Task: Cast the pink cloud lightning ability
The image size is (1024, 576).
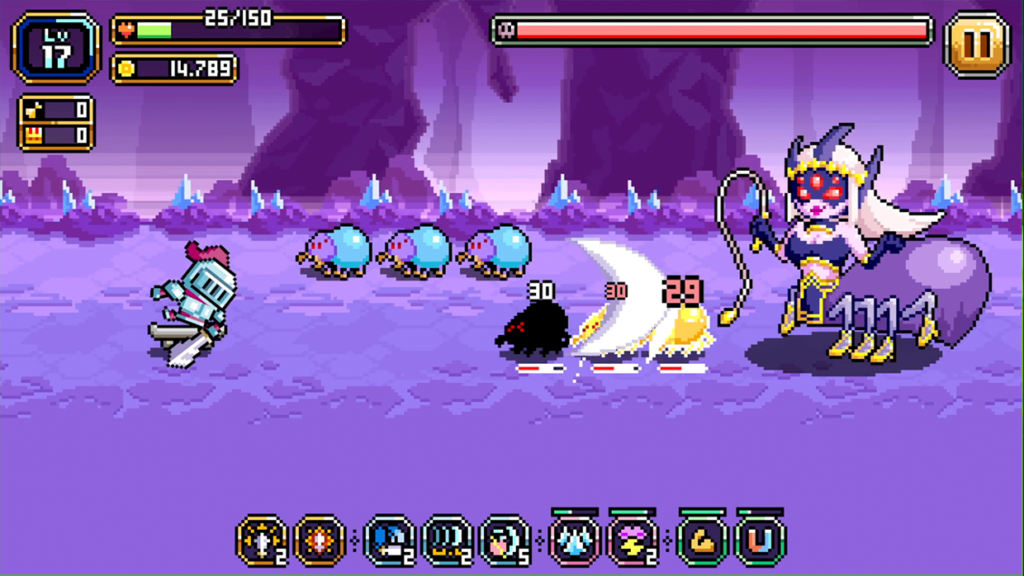Action: point(633,541)
